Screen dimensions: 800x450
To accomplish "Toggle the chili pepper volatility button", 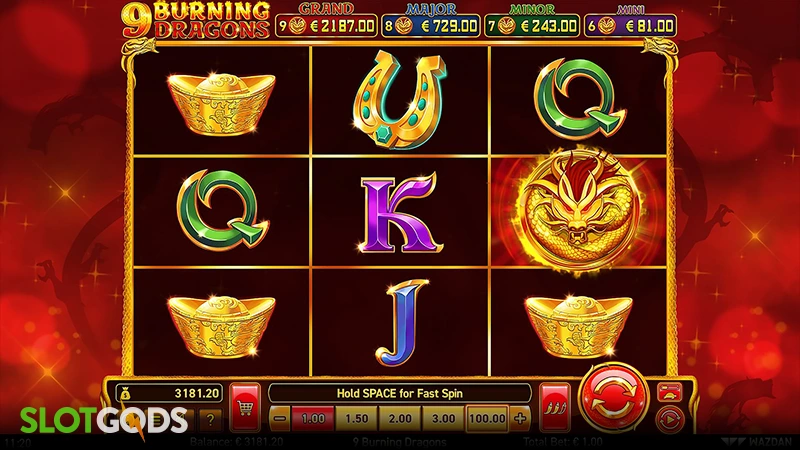I will [x=553, y=404].
